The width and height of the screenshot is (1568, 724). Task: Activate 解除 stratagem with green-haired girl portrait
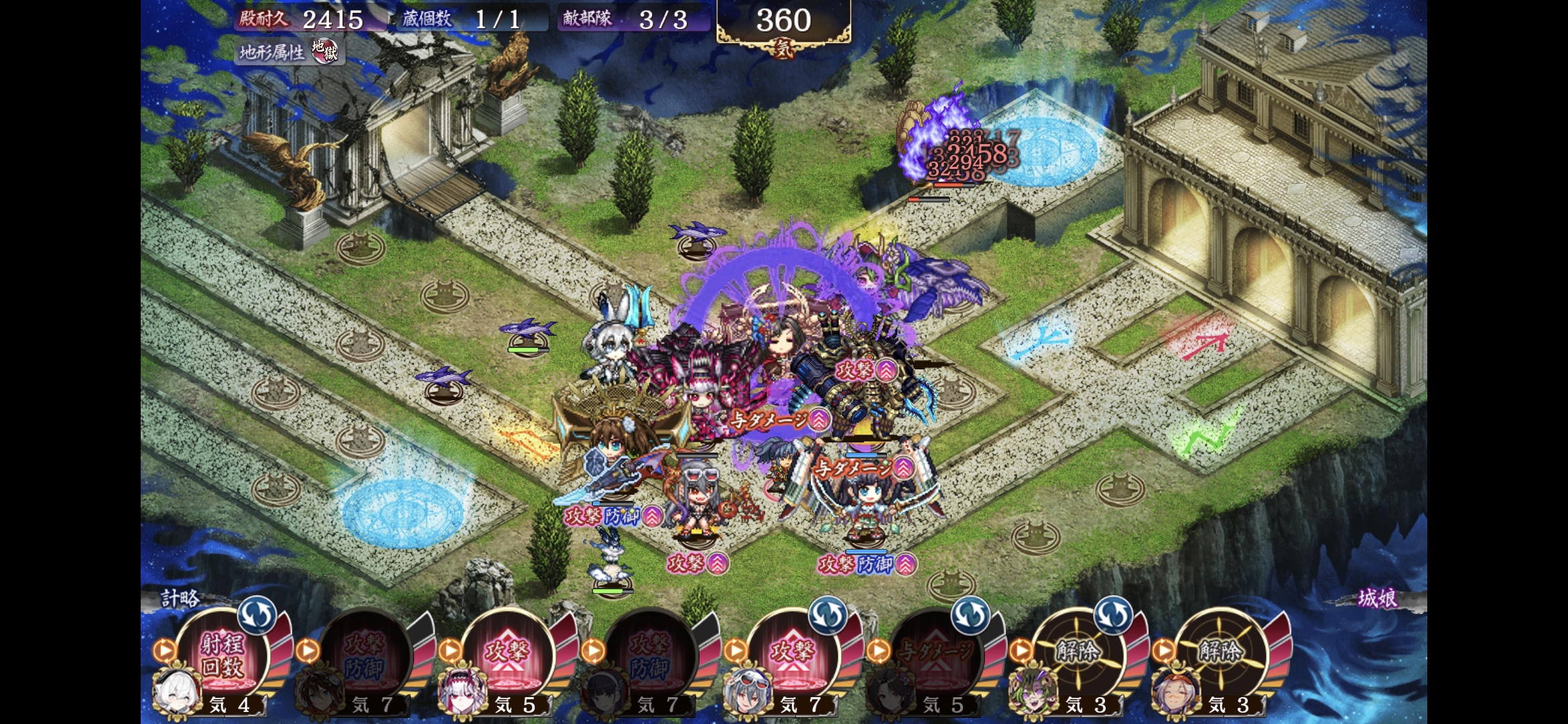coord(1078,655)
